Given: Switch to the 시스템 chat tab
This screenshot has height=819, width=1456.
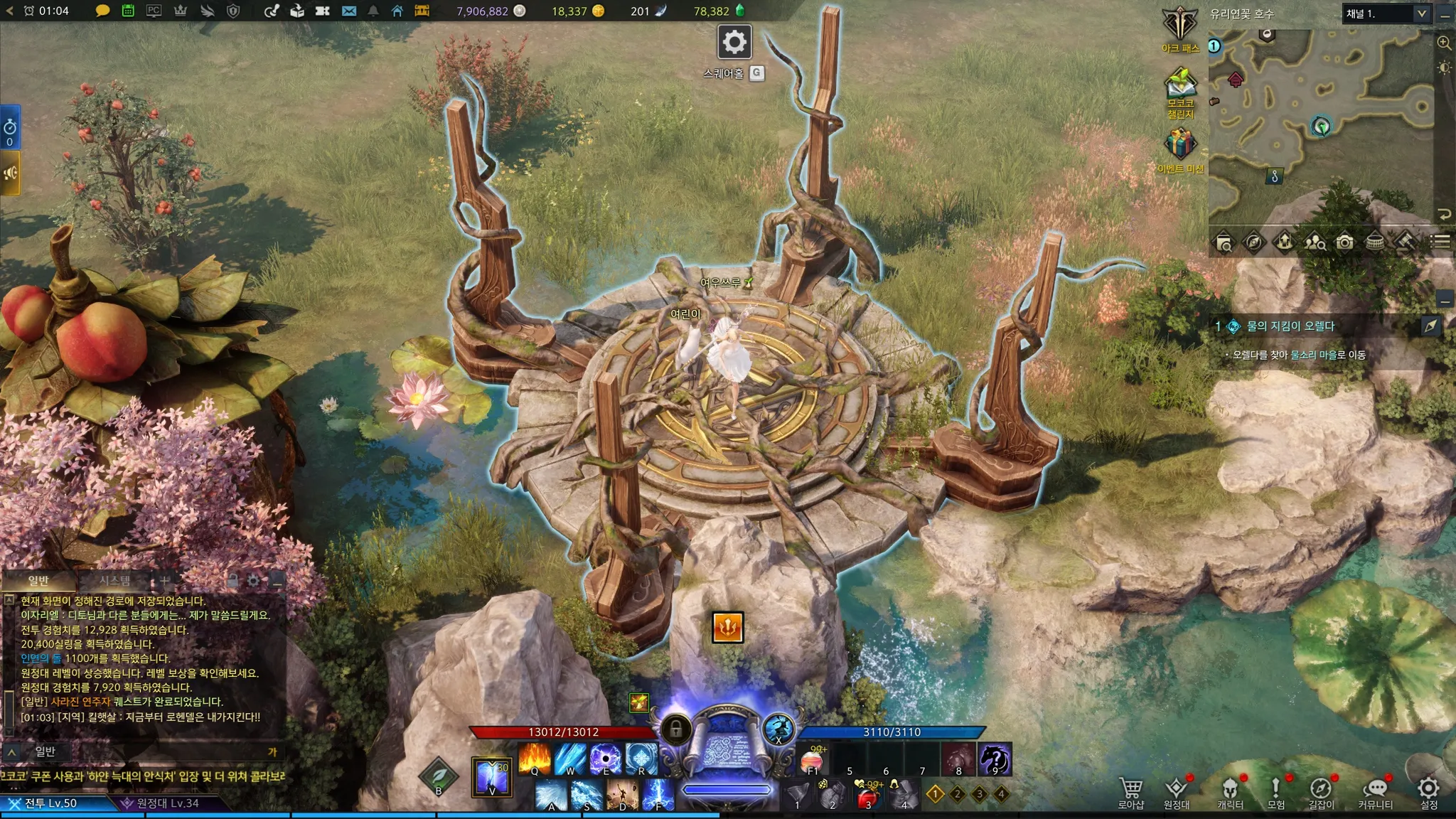Looking at the screenshot, I should pos(114,581).
